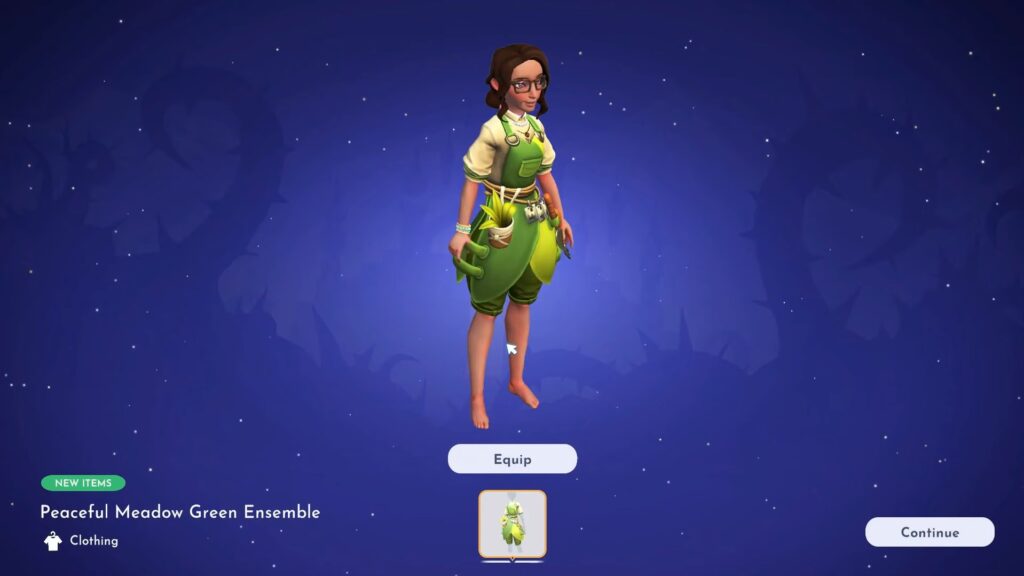This screenshot has height=576, width=1024.
Task: Select the green ensemble outfit thumbnail
Action: (x=512, y=524)
